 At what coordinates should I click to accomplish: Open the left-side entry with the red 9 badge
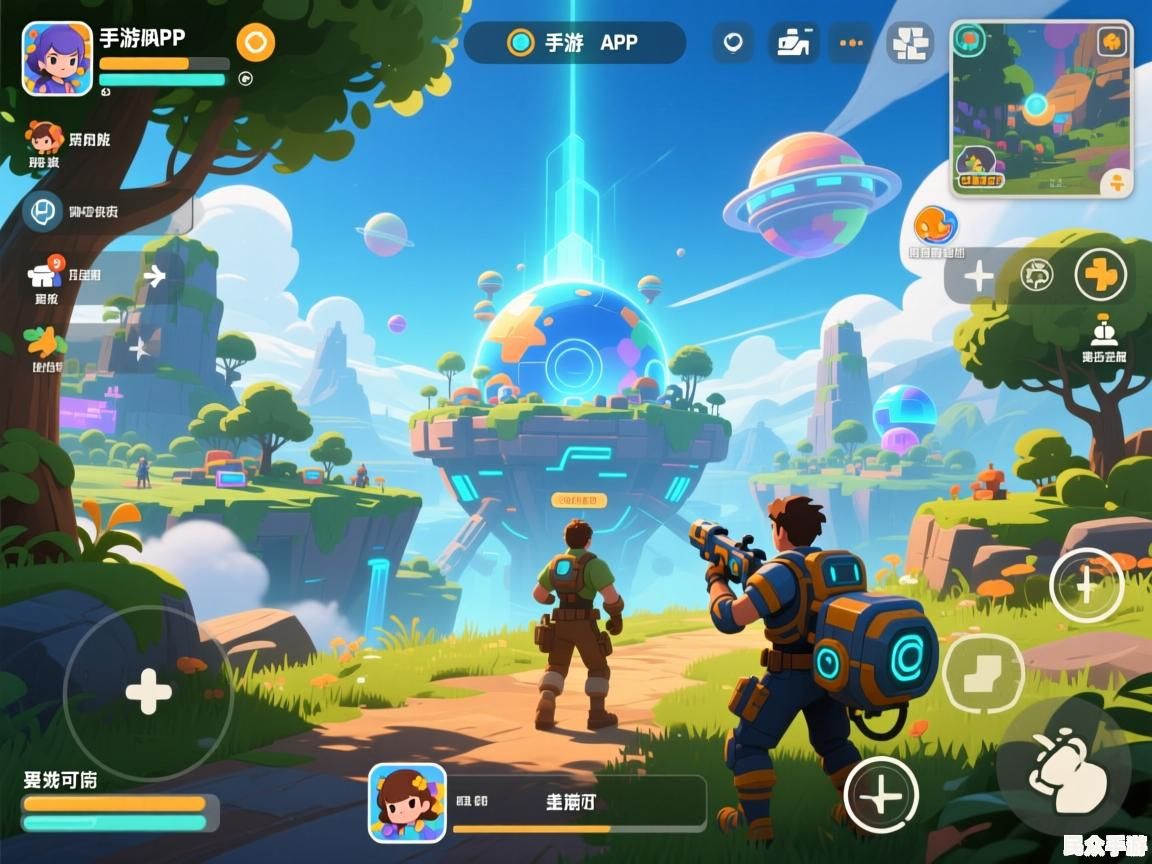[x=45, y=274]
